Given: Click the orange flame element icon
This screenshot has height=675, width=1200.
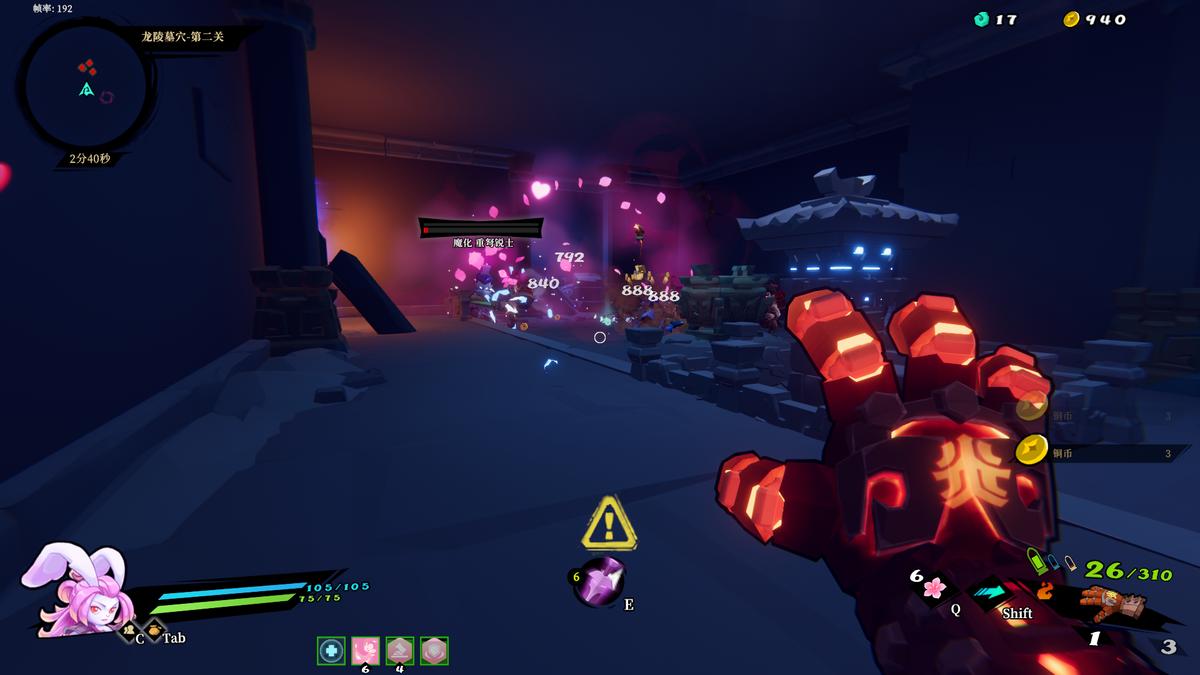Looking at the screenshot, I should click(1045, 590).
